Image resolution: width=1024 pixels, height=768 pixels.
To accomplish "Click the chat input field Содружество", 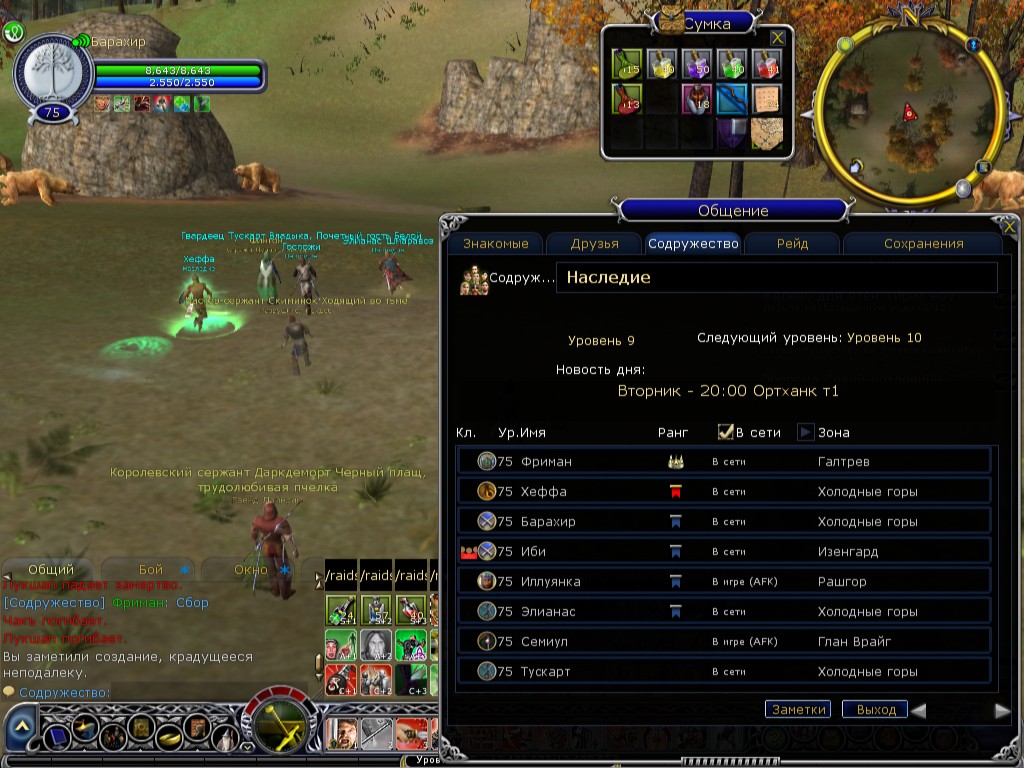I will click(x=160, y=692).
